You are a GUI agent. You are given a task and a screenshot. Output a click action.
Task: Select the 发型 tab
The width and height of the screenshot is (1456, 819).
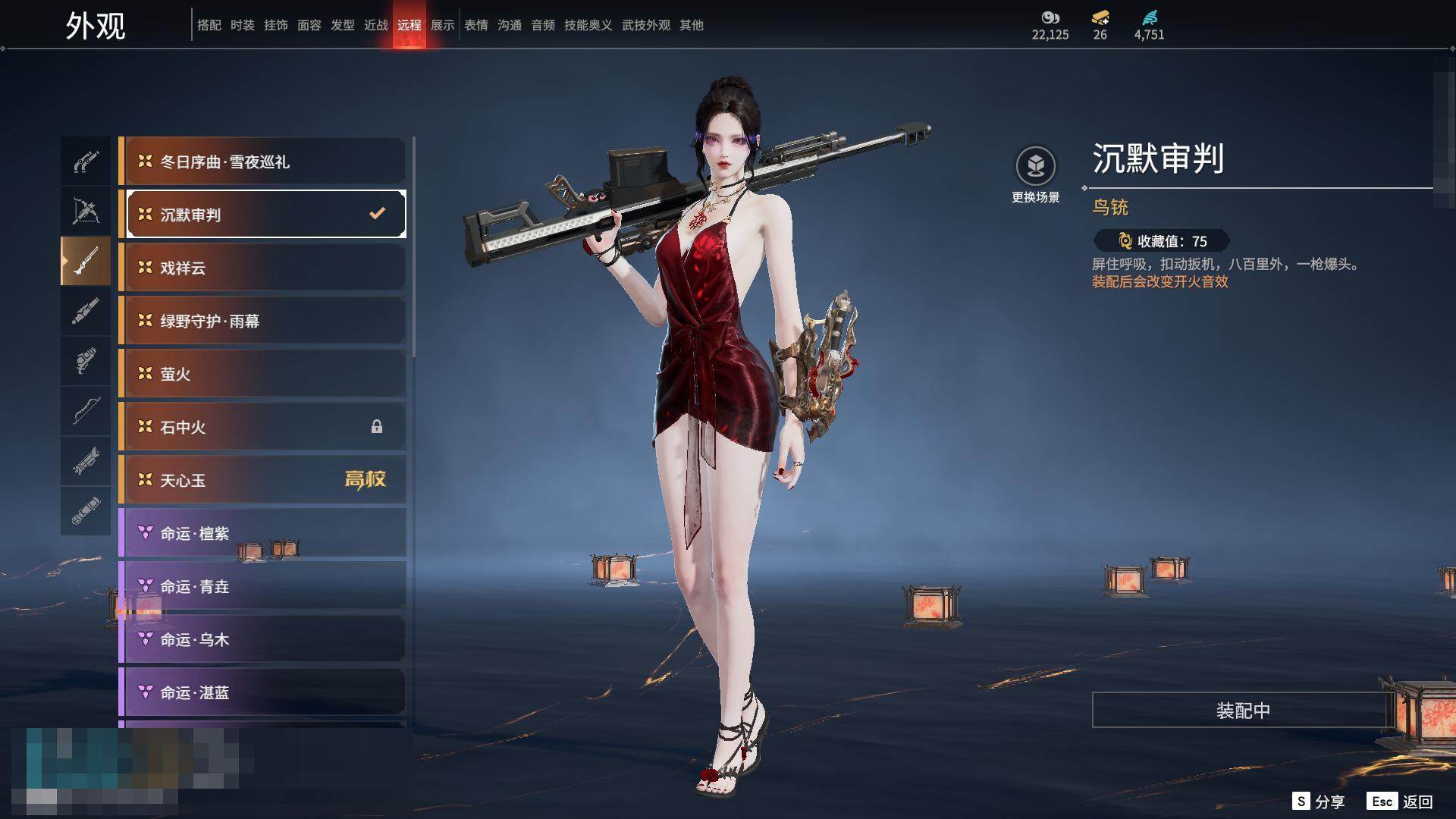[x=343, y=25]
